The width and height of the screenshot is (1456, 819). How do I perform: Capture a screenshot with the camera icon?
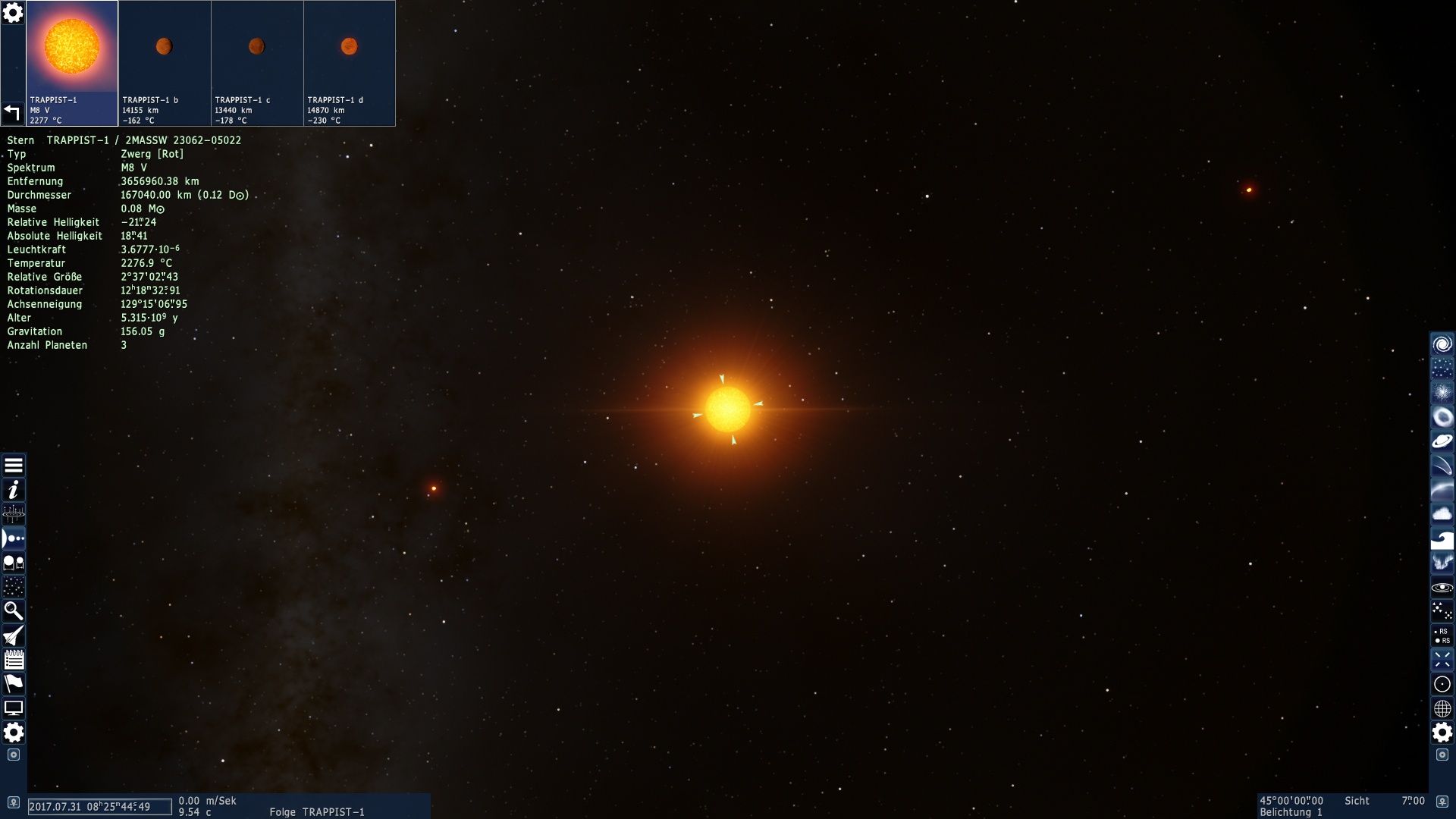13,756
